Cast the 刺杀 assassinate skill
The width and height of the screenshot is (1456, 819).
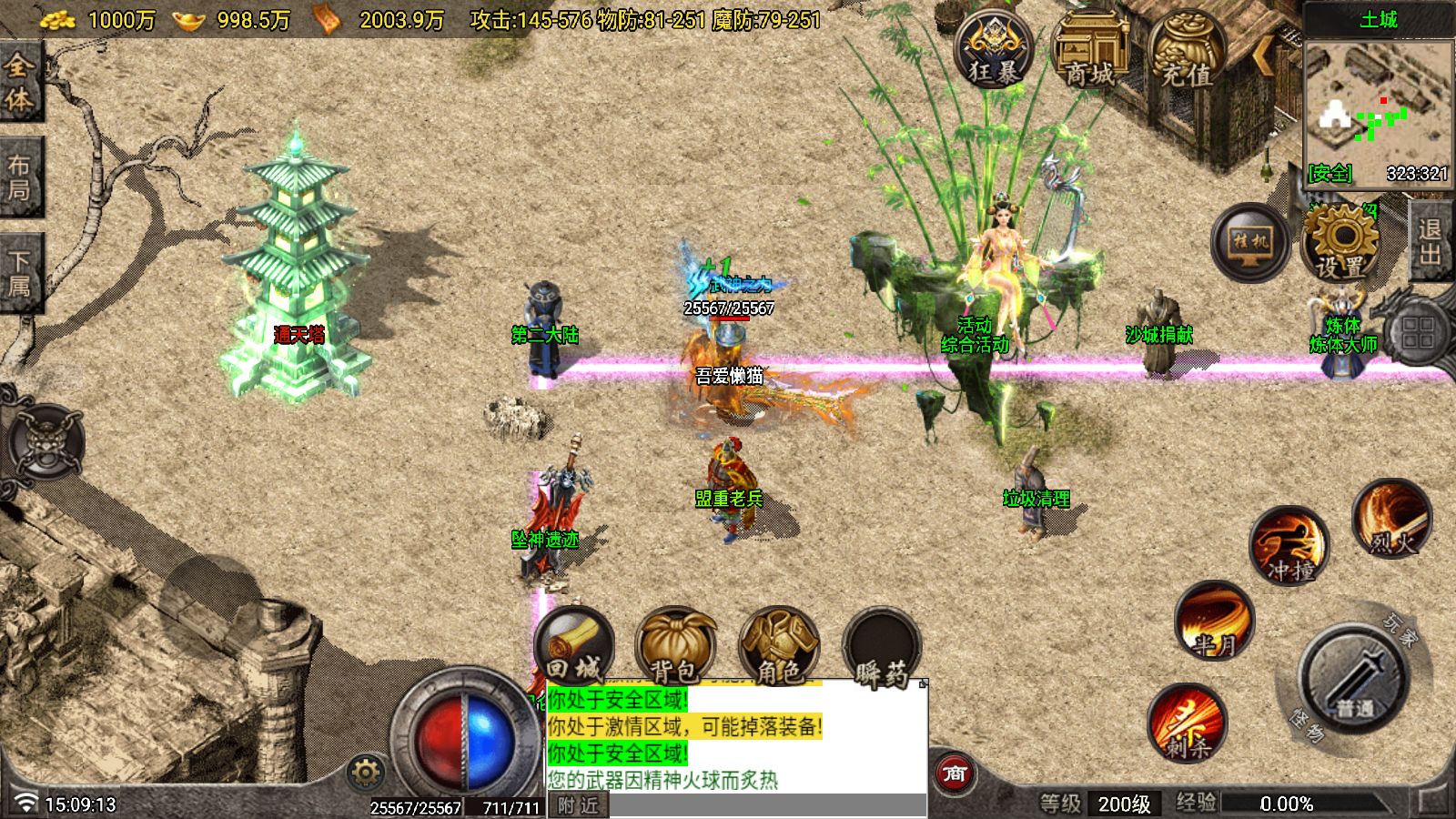click(x=1188, y=723)
